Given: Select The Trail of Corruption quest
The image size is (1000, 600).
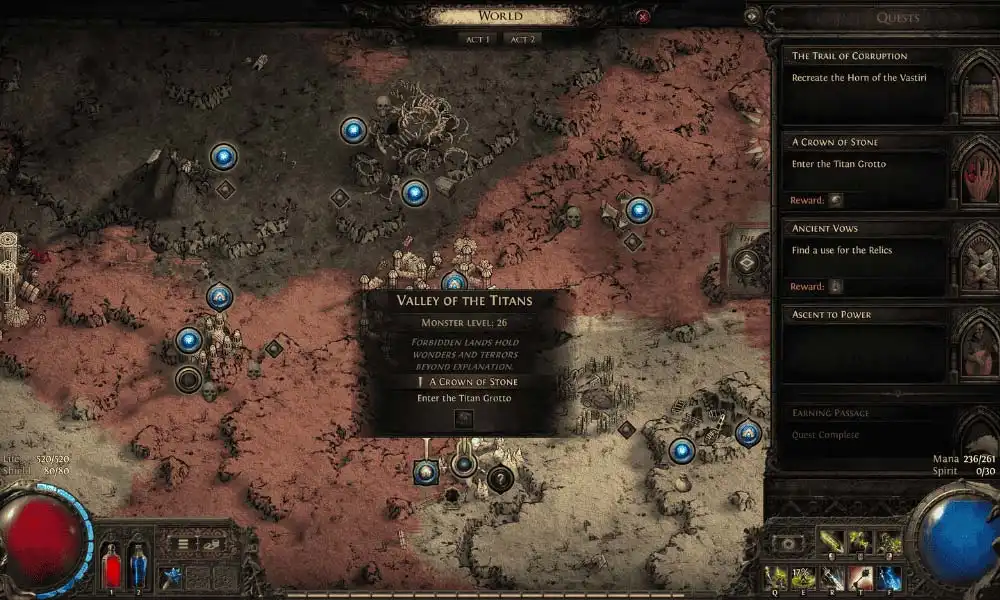Looking at the screenshot, I should click(865, 86).
